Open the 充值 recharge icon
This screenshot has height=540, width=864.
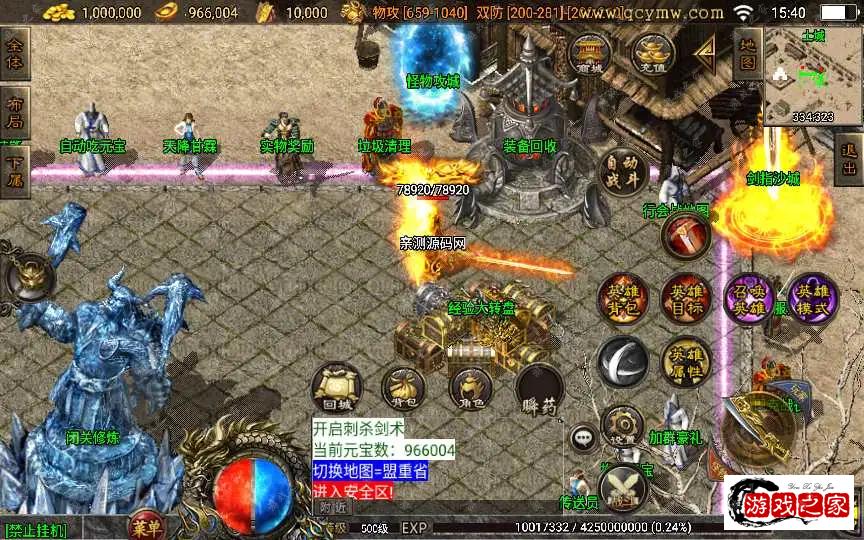(x=656, y=54)
